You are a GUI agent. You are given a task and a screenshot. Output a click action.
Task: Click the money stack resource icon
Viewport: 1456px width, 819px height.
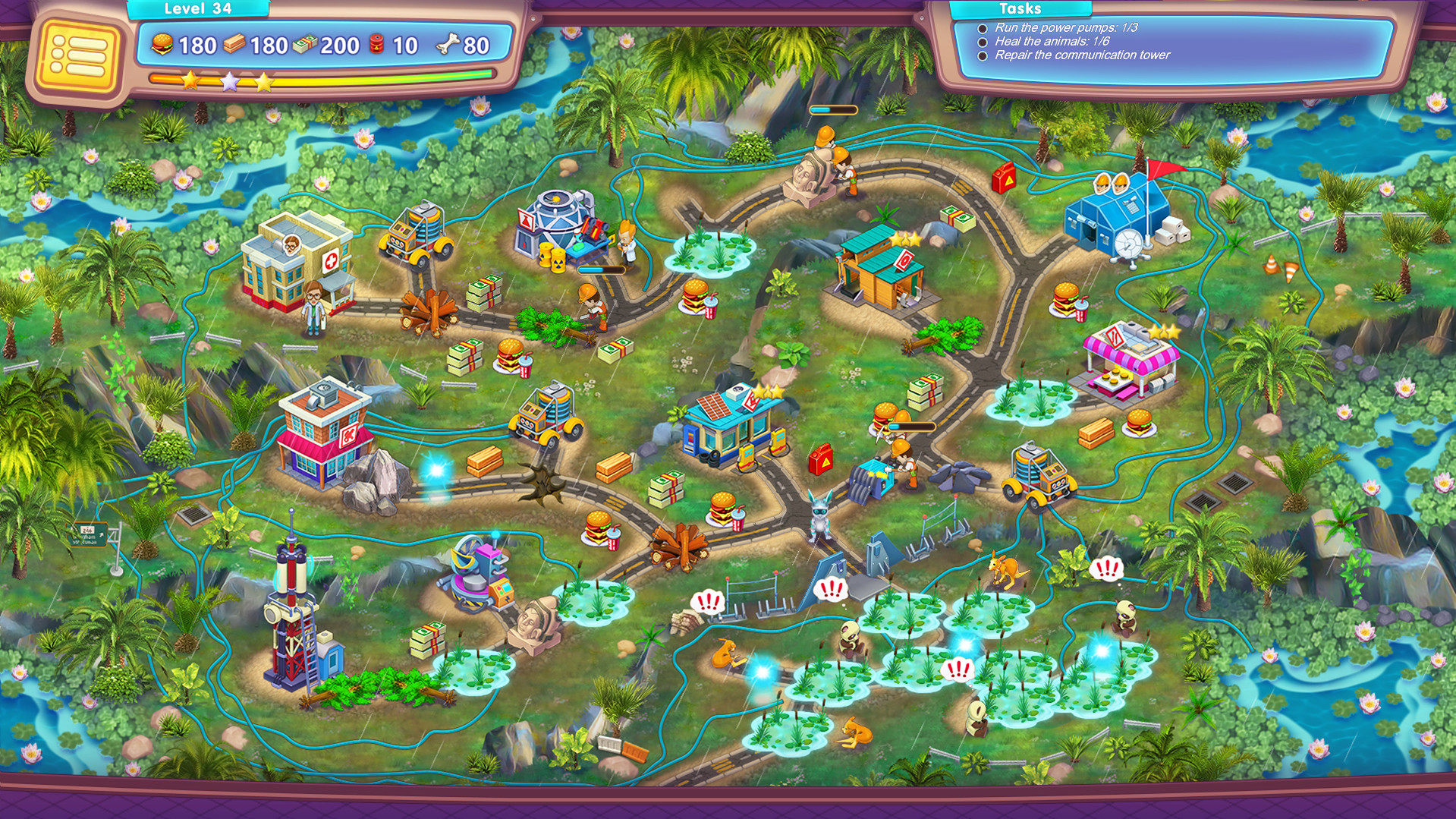pos(303,45)
